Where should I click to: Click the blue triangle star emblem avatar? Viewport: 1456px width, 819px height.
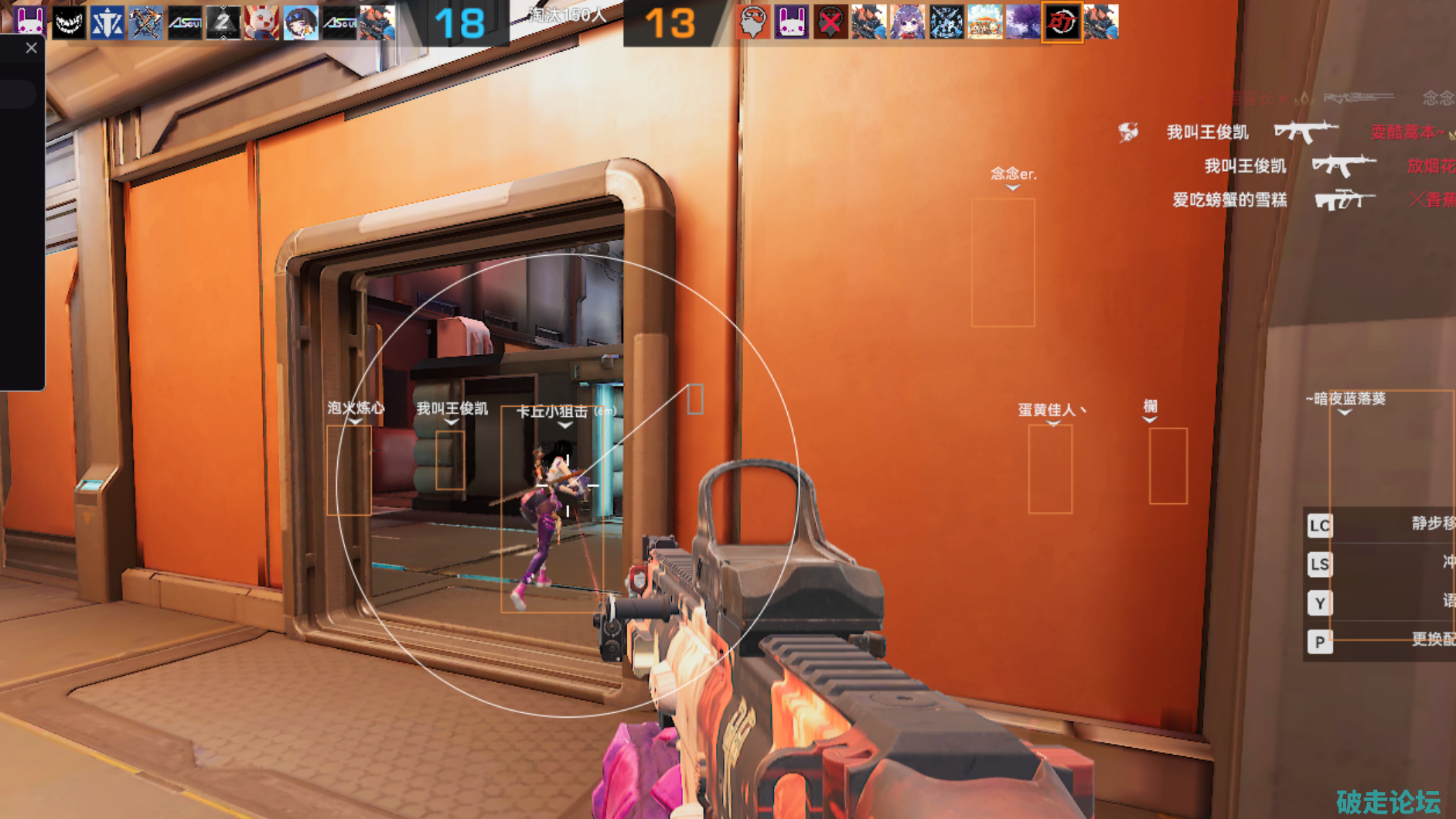107,22
